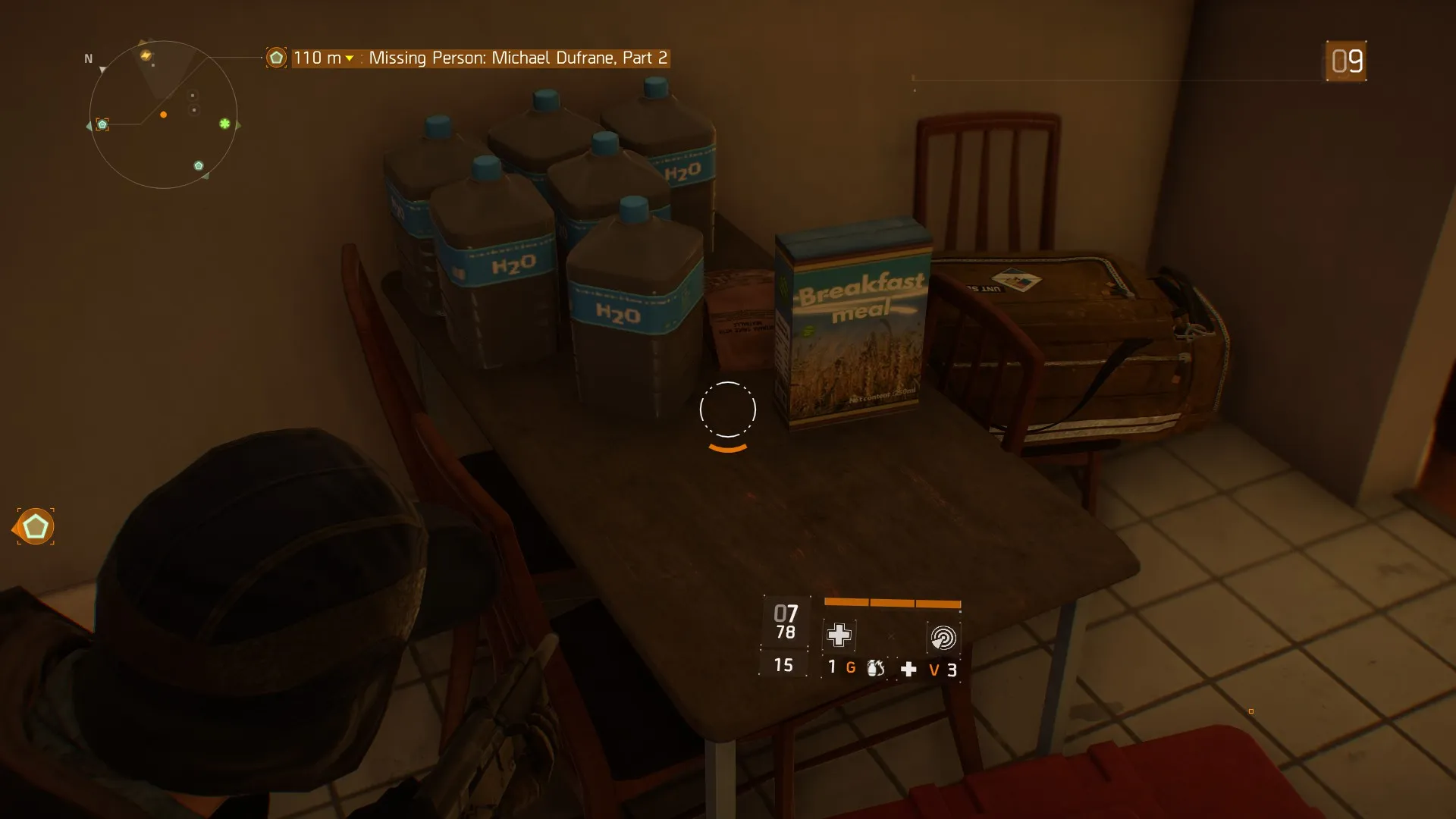This screenshot has width=1456, height=819.
Task: Click the pentagon objective marker at screen edge
Action: coord(36,527)
